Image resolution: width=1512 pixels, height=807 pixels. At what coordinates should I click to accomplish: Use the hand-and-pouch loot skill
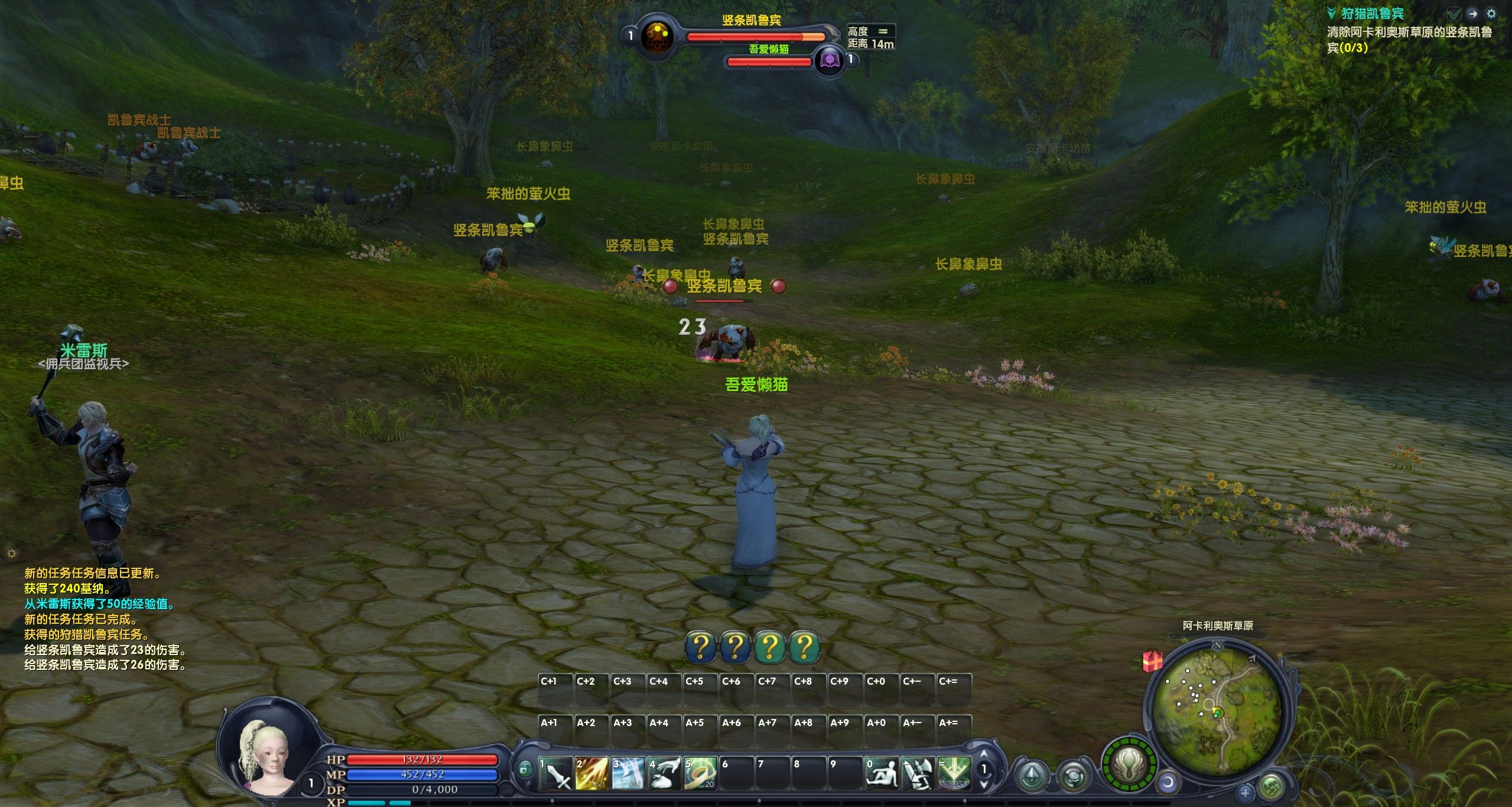(664, 774)
